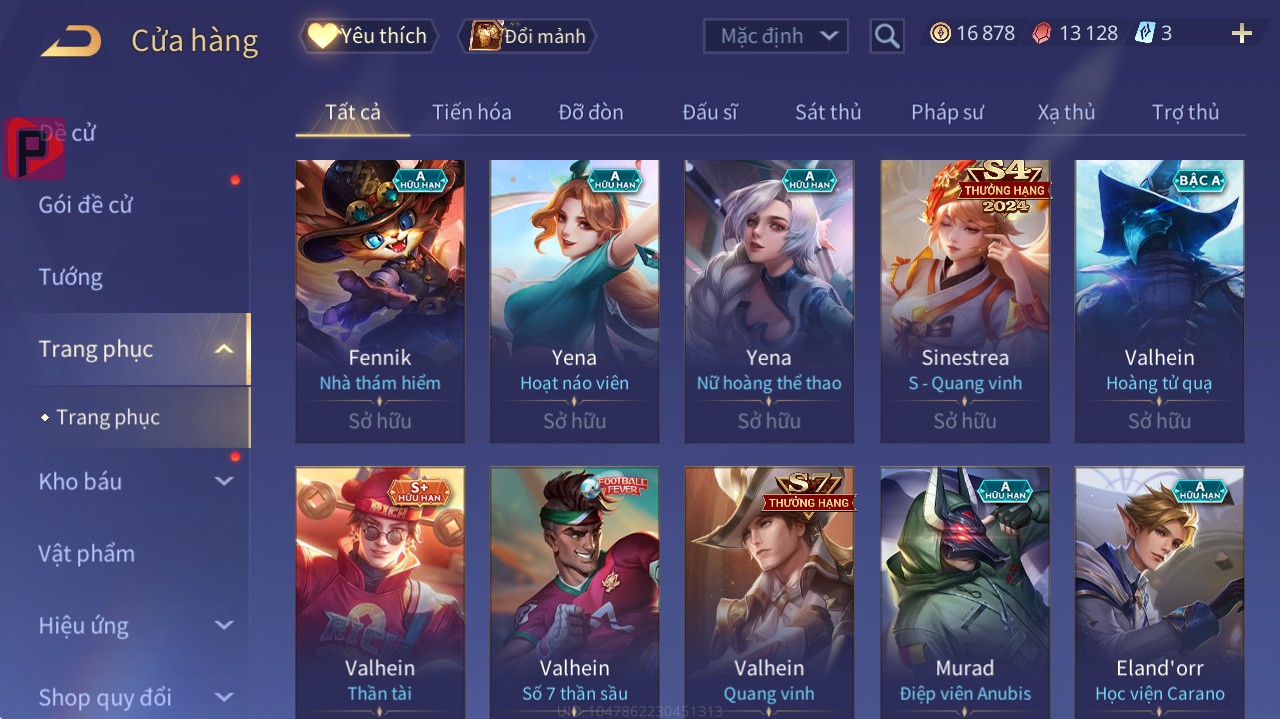Switch to the Đỡ đòn tab
This screenshot has height=719, width=1280.
(x=590, y=112)
